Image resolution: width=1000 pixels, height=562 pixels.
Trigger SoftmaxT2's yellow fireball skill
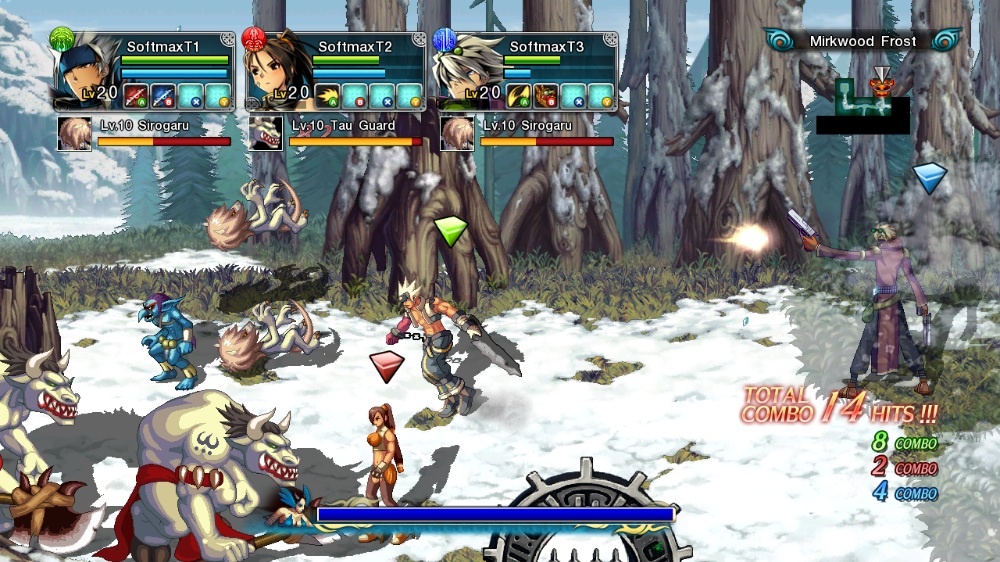pyautogui.click(x=328, y=95)
